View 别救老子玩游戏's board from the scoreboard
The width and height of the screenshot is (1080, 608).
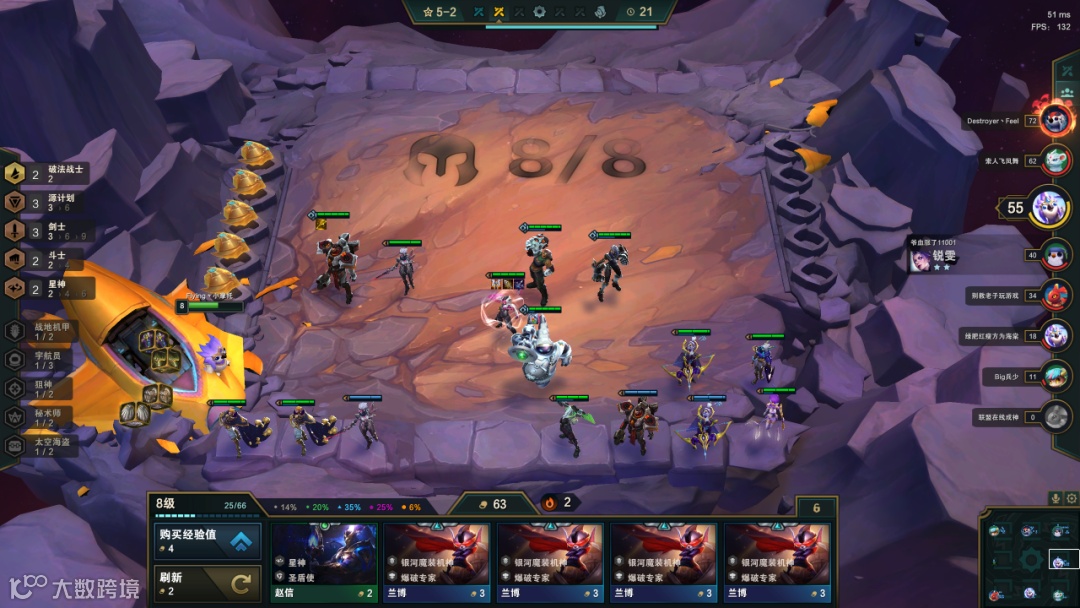pyautogui.click(x=1055, y=296)
